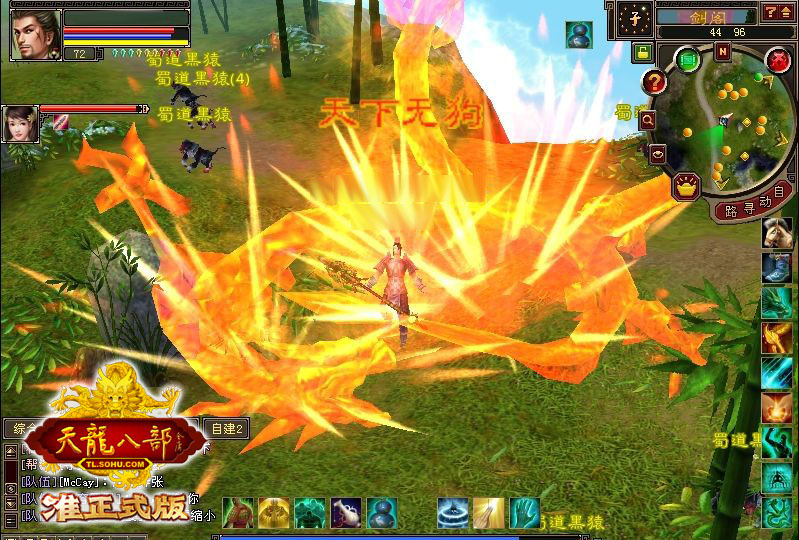This screenshot has height=540, width=799.
Task: Click the red question mark help button
Action: pos(655,83)
